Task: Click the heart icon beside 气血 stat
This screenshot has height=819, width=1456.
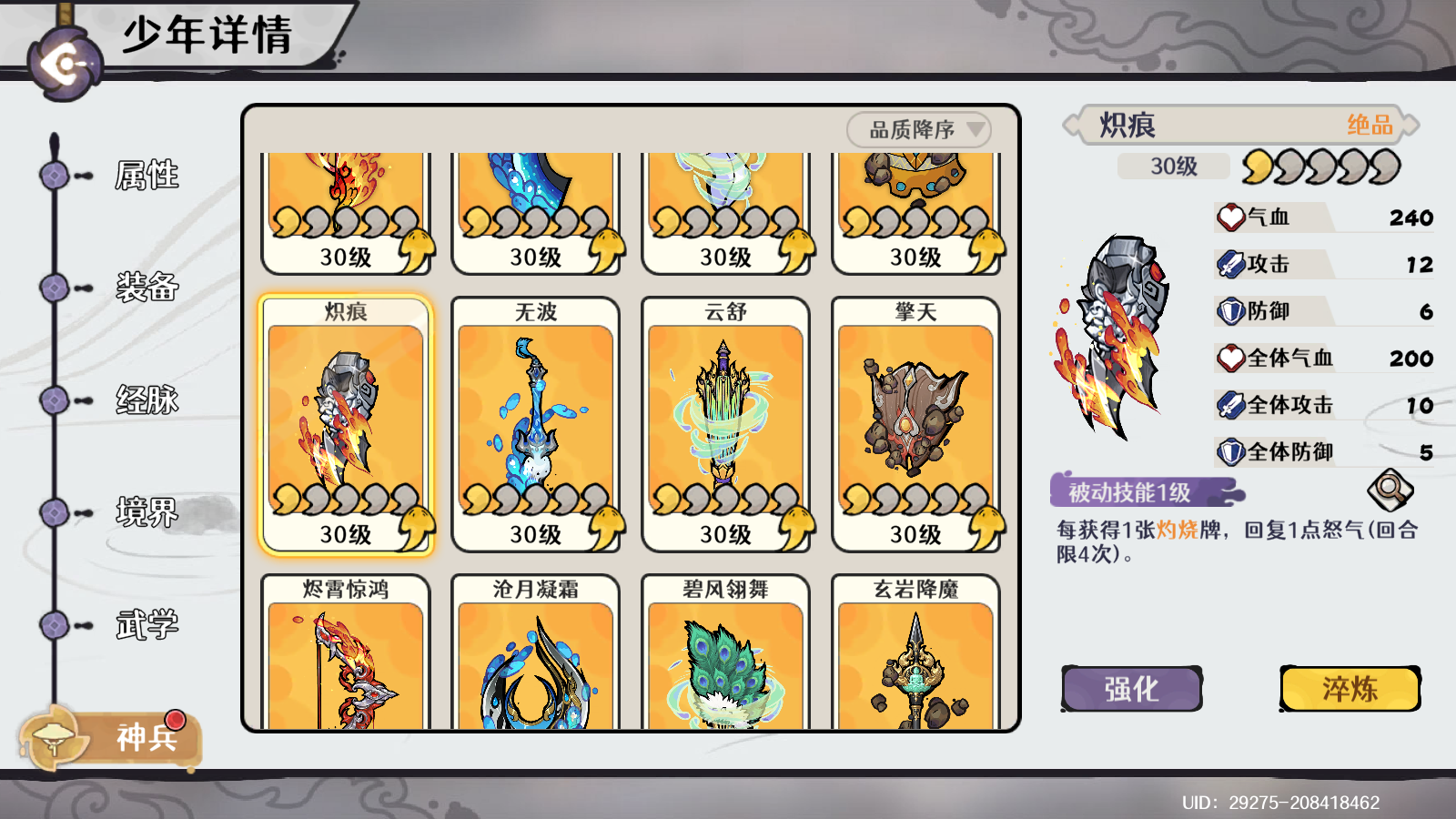Action: (1230, 217)
